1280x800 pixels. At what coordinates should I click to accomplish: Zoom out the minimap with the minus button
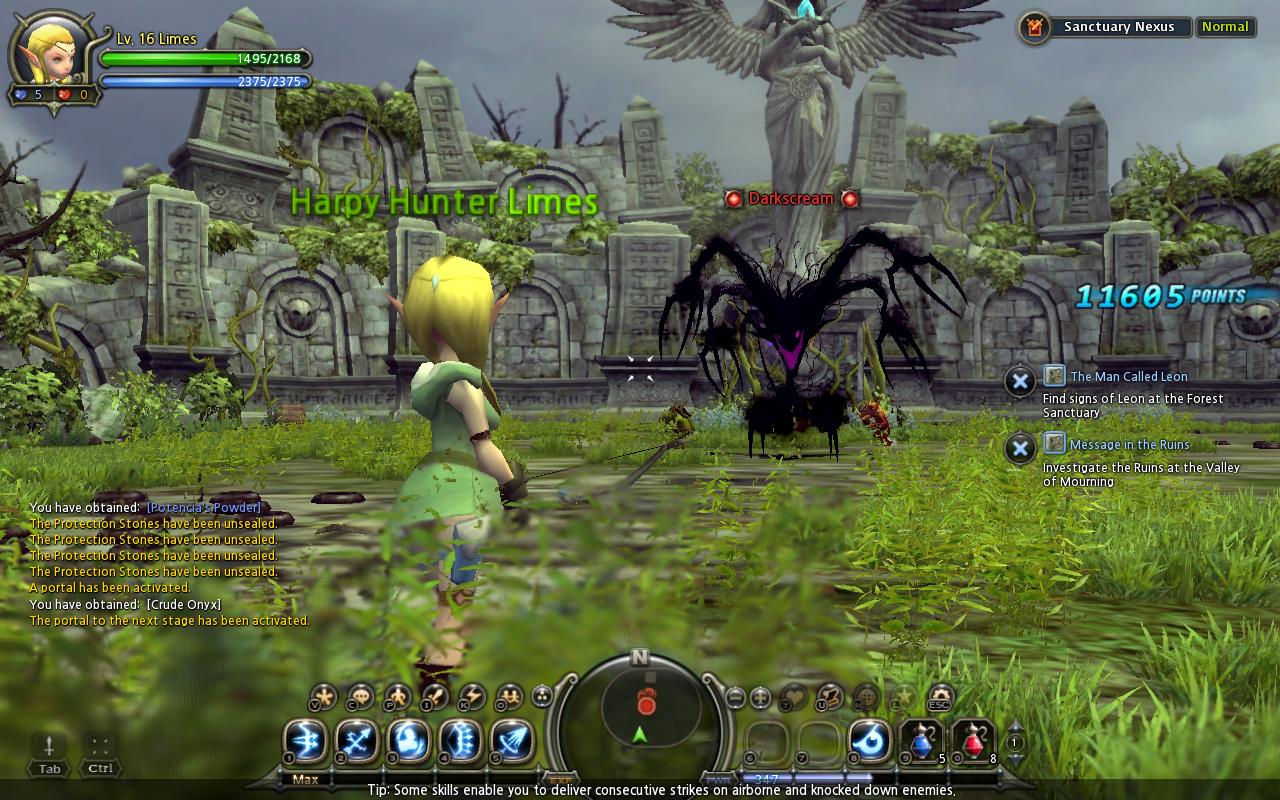pyautogui.click(x=735, y=697)
